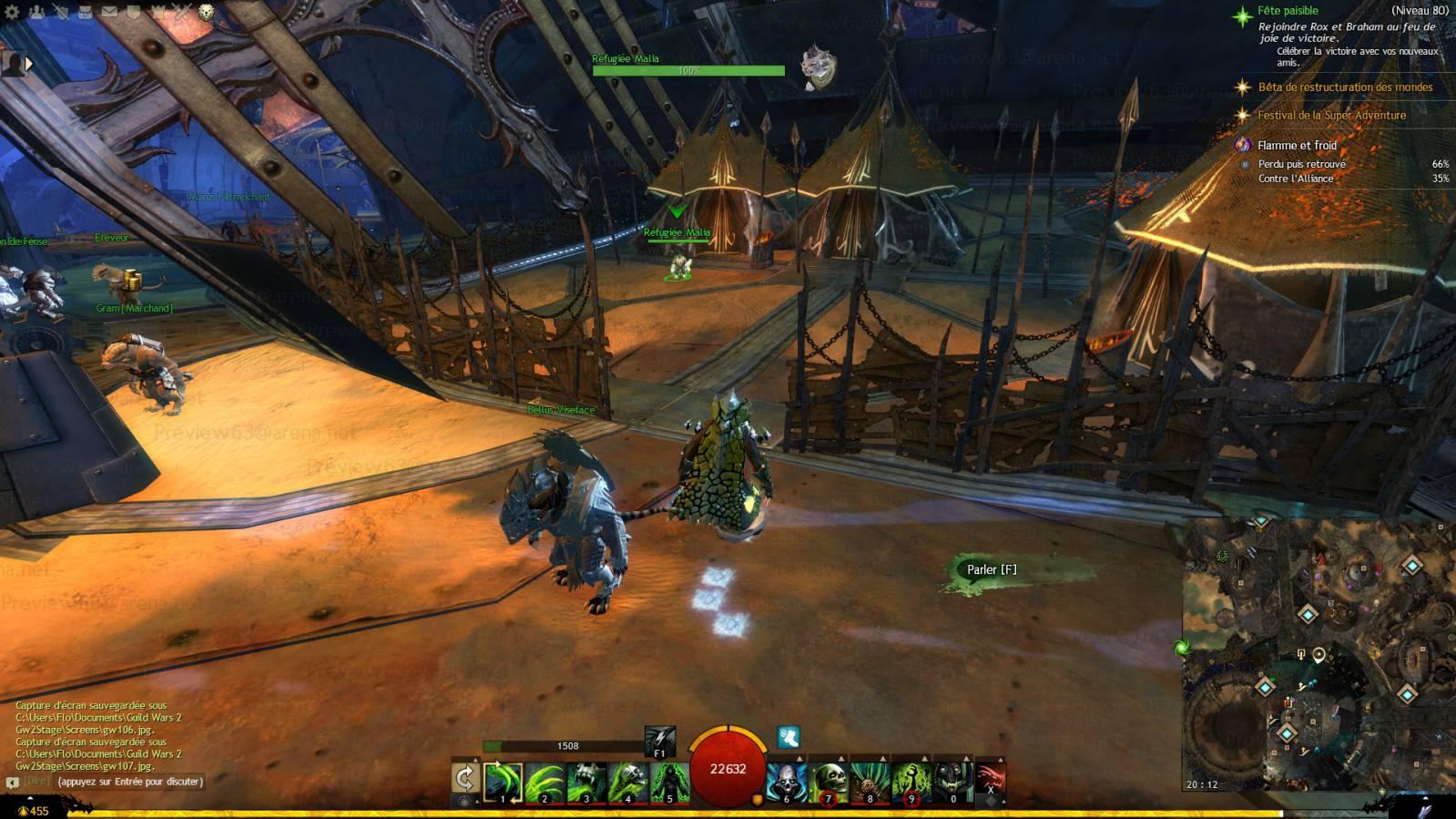Open the contacts and friends icon

pos(36,12)
